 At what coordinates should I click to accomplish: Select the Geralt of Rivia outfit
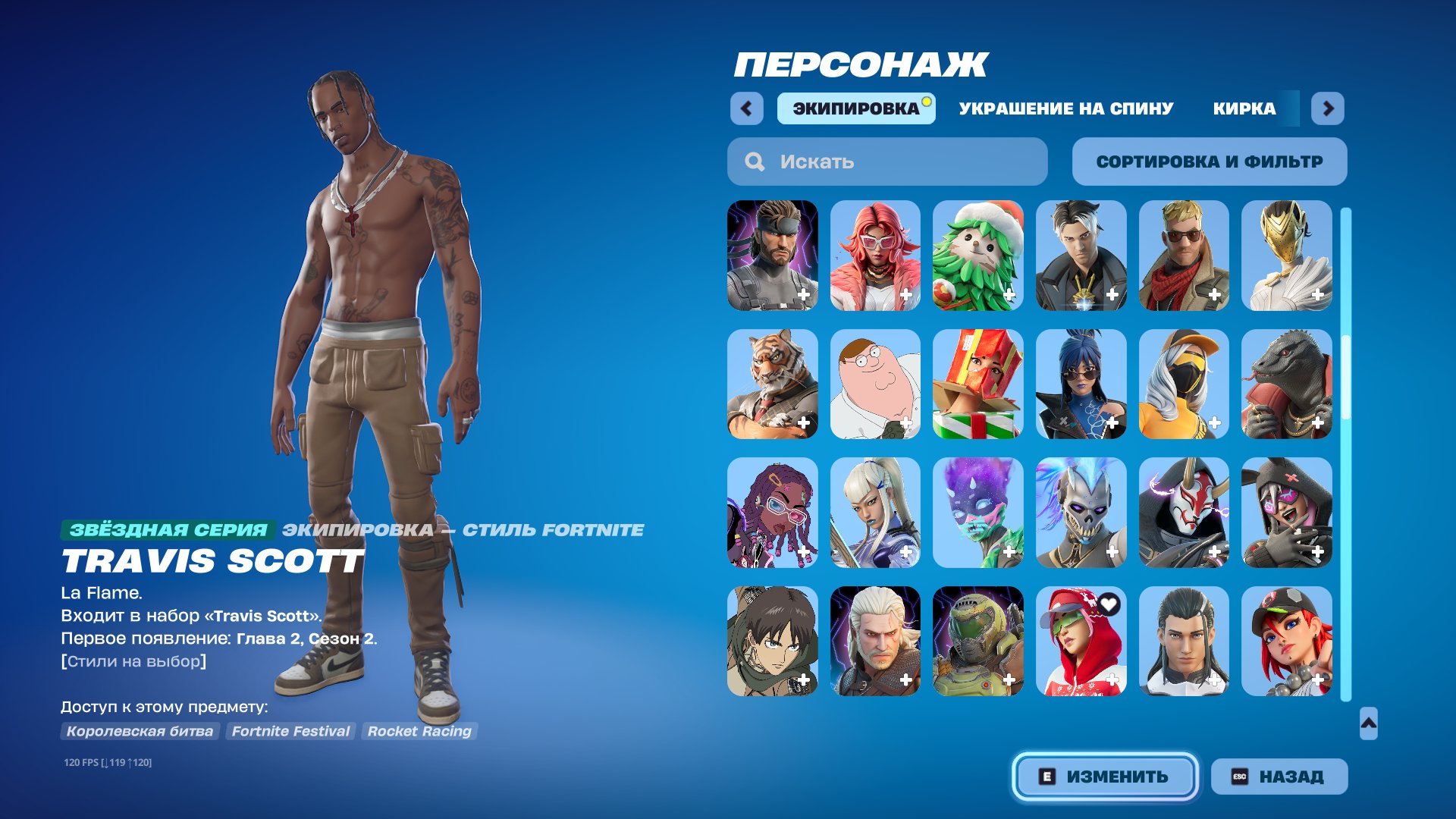(876, 641)
